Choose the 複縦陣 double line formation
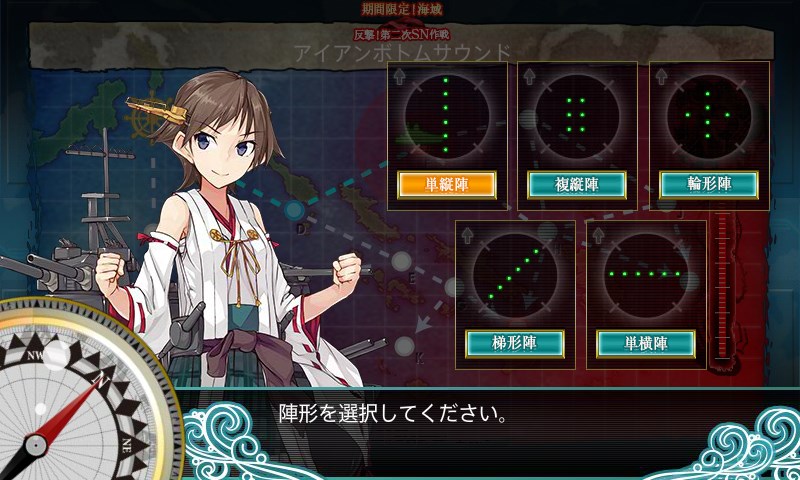 (x=577, y=184)
